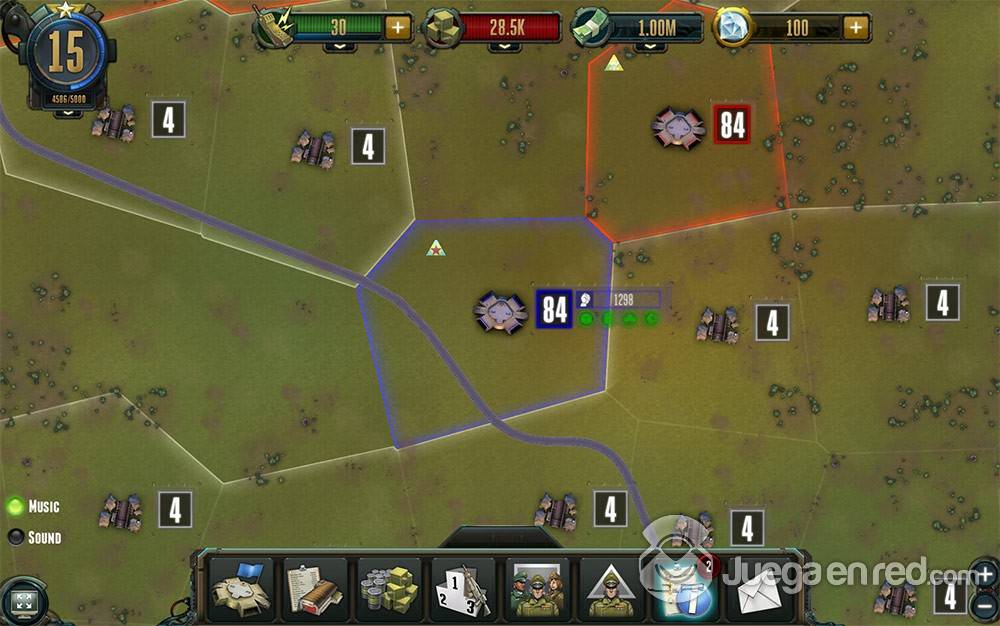
Task: Open the supplies crates and barrels icon
Action: pos(389,589)
